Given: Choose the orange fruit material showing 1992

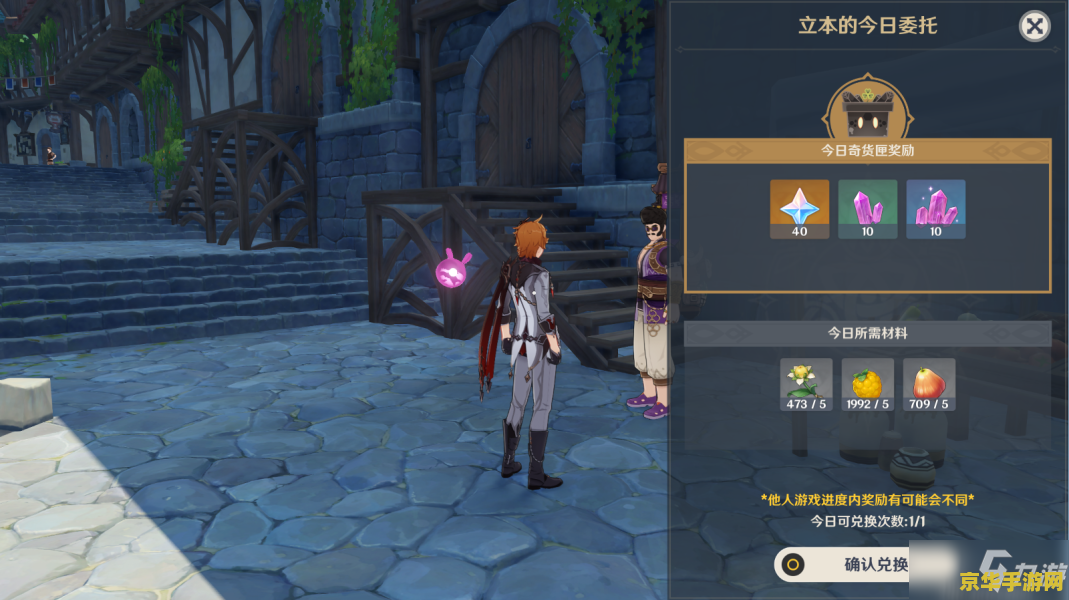Looking at the screenshot, I should click(x=867, y=385).
